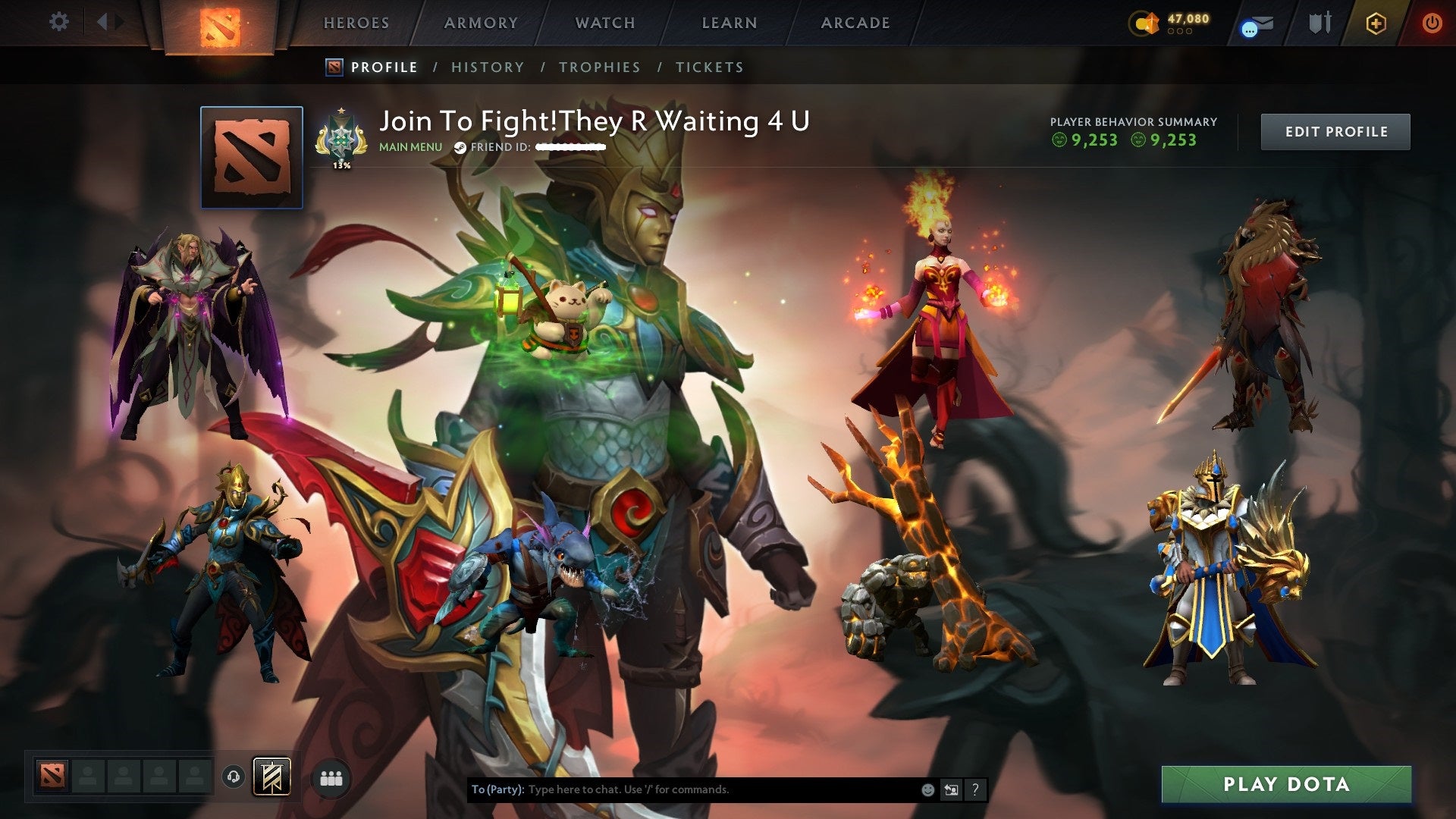Screen dimensions: 1456x819
Task: Click the EDIT PROFILE button
Action: click(x=1336, y=130)
